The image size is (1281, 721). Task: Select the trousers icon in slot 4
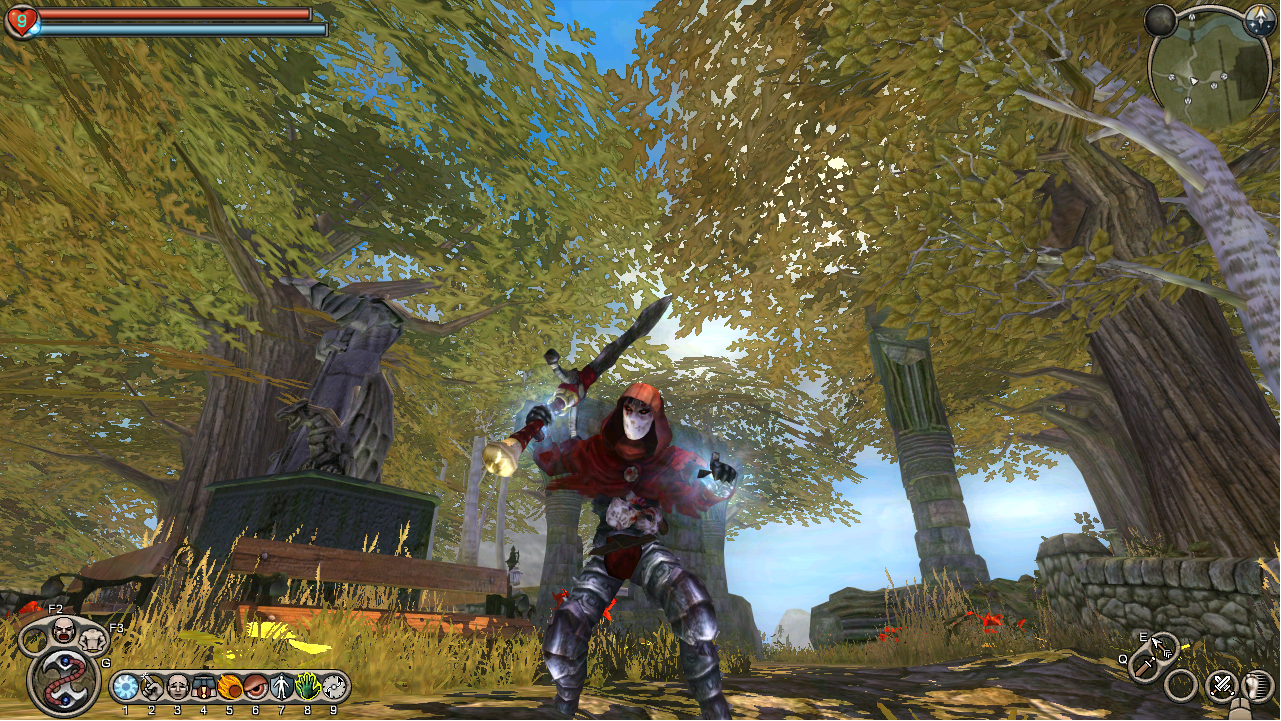tap(204, 687)
